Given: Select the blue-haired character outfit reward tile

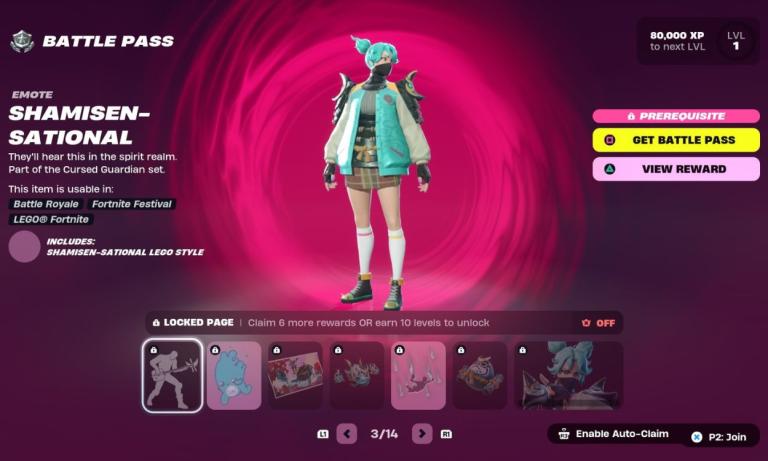Looking at the screenshot, I should 568,375.
